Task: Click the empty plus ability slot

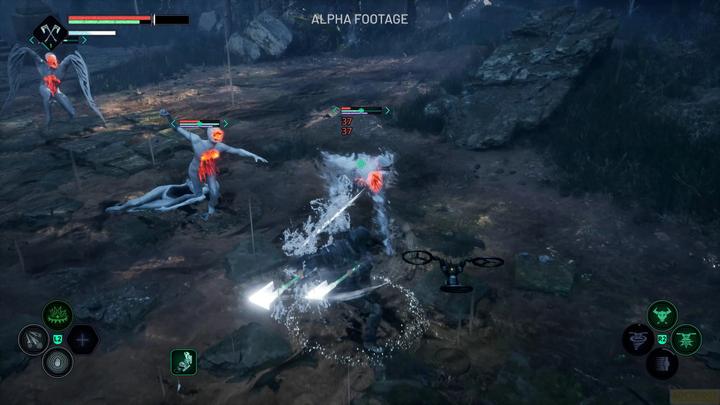Action: 82,340
